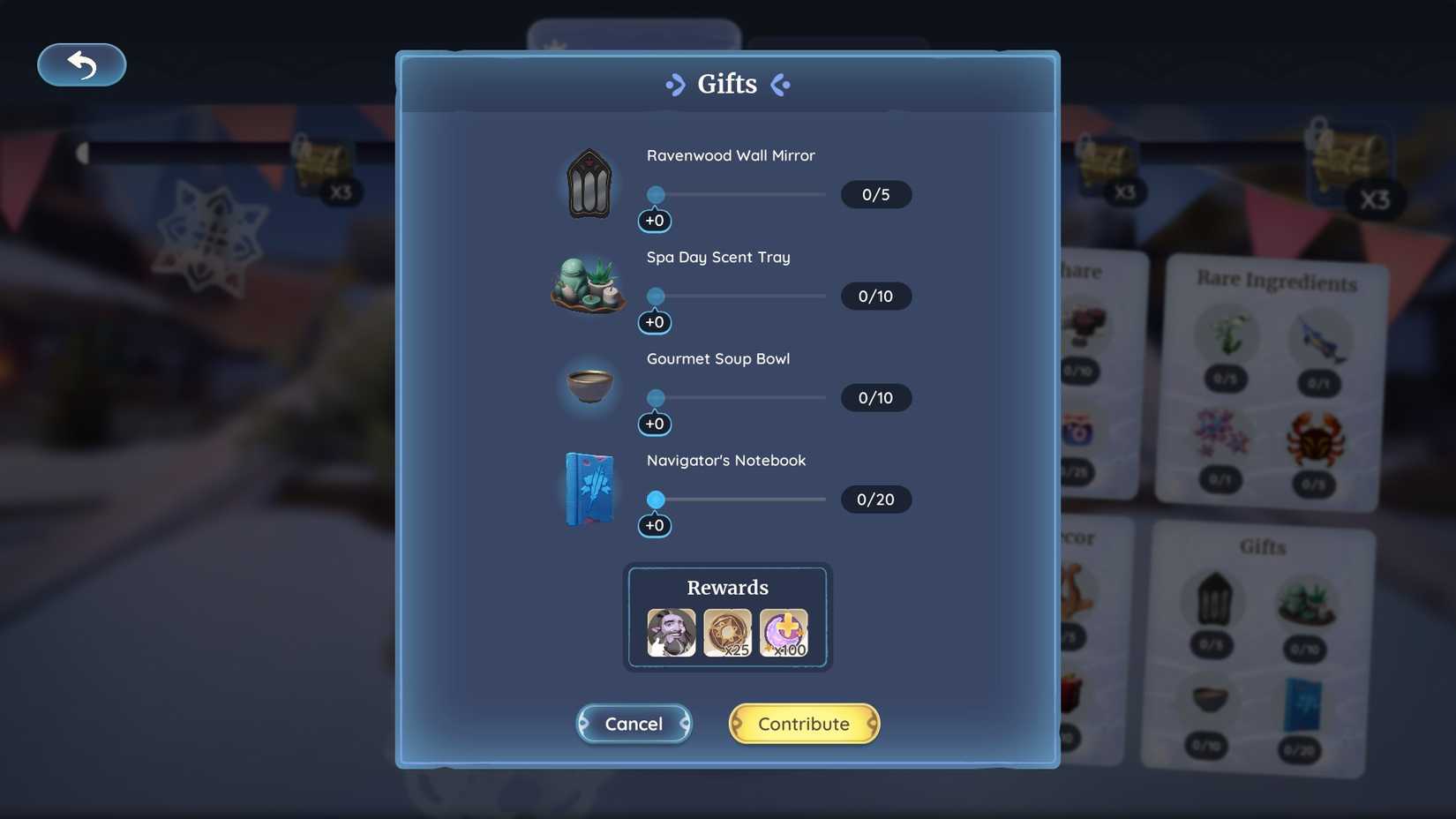
Task: Select the Navigator's Notebook item icon
Action: pyautogui.click(x=589, y=487)
